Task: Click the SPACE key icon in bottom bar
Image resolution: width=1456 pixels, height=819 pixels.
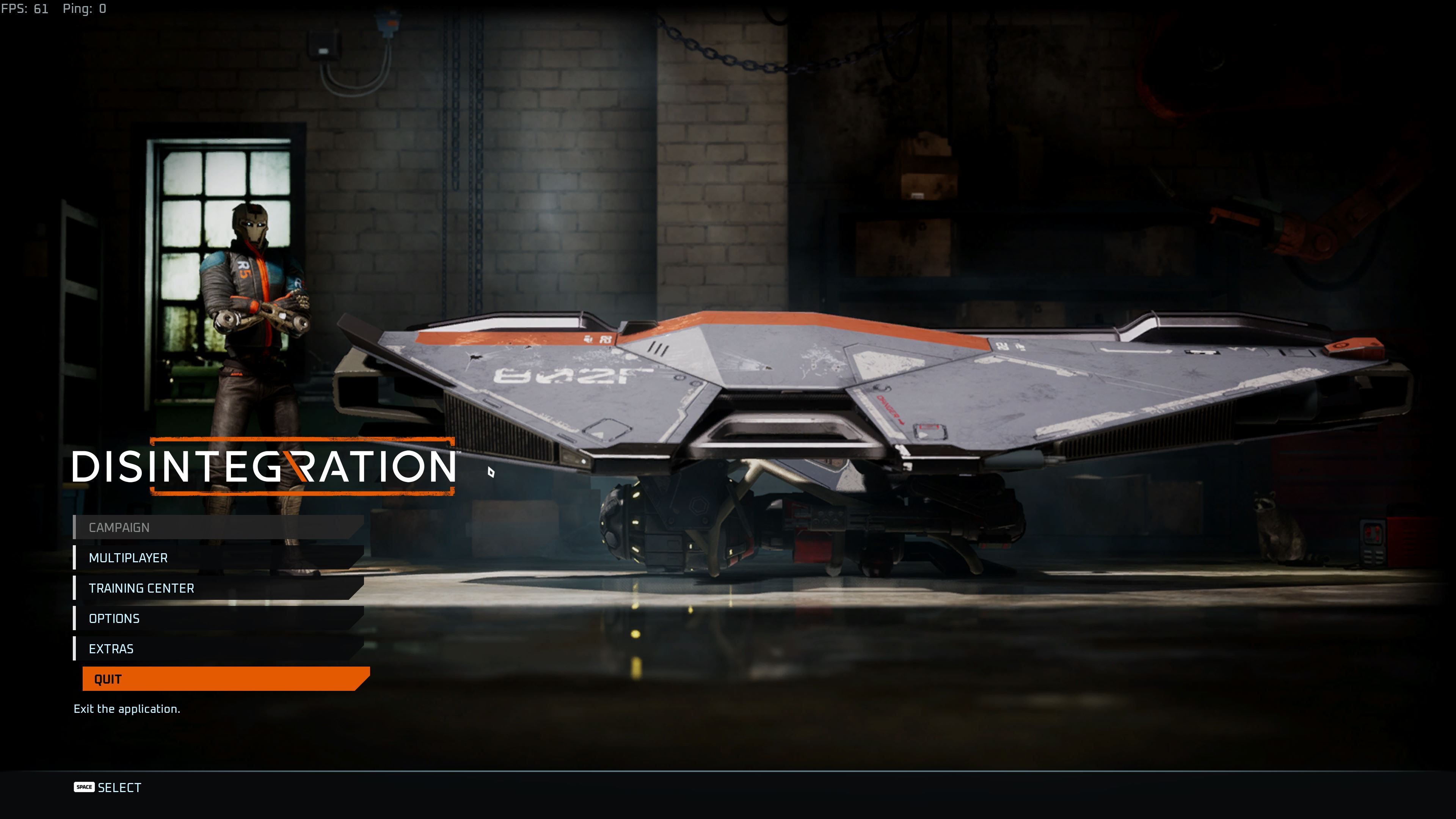Action: click(x=84, y=788)
